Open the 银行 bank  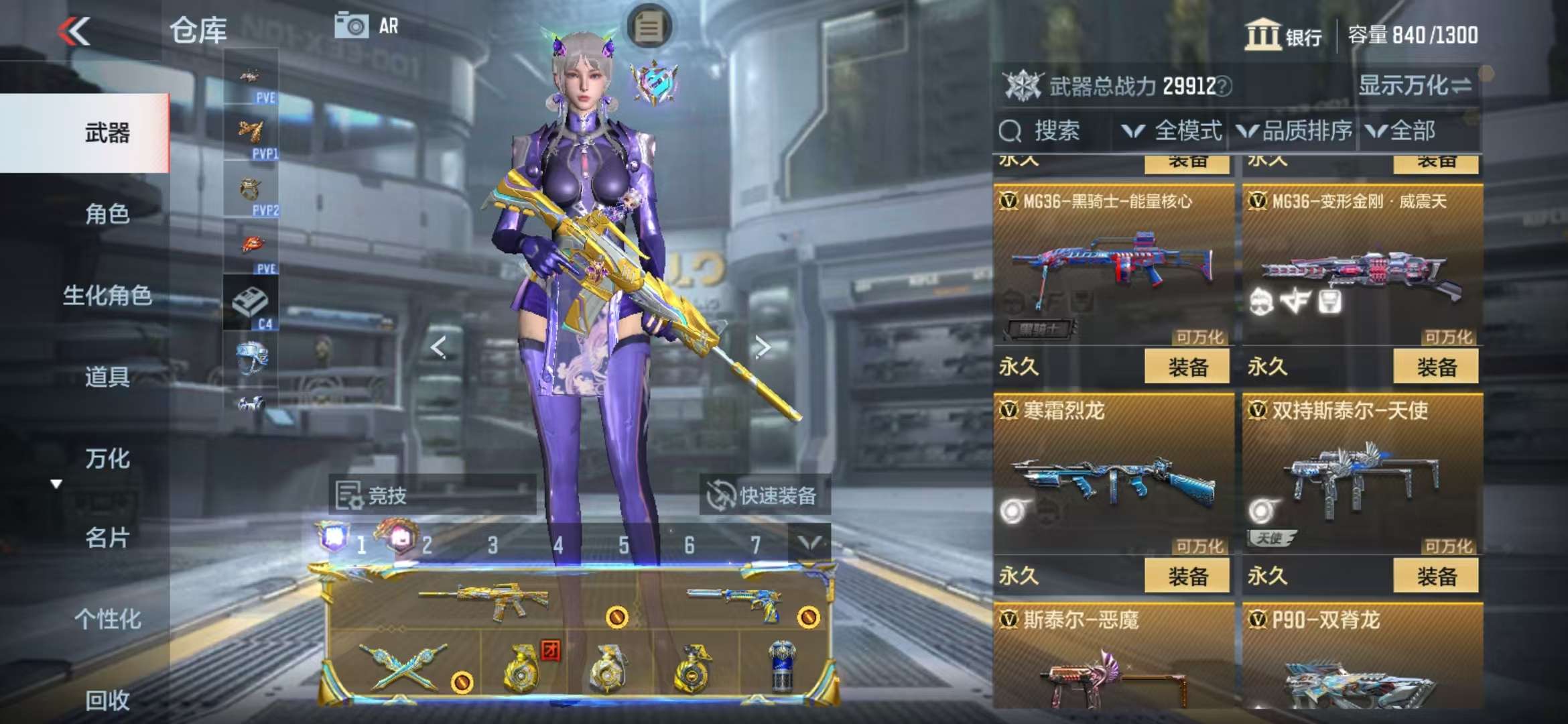(1283, 35)
